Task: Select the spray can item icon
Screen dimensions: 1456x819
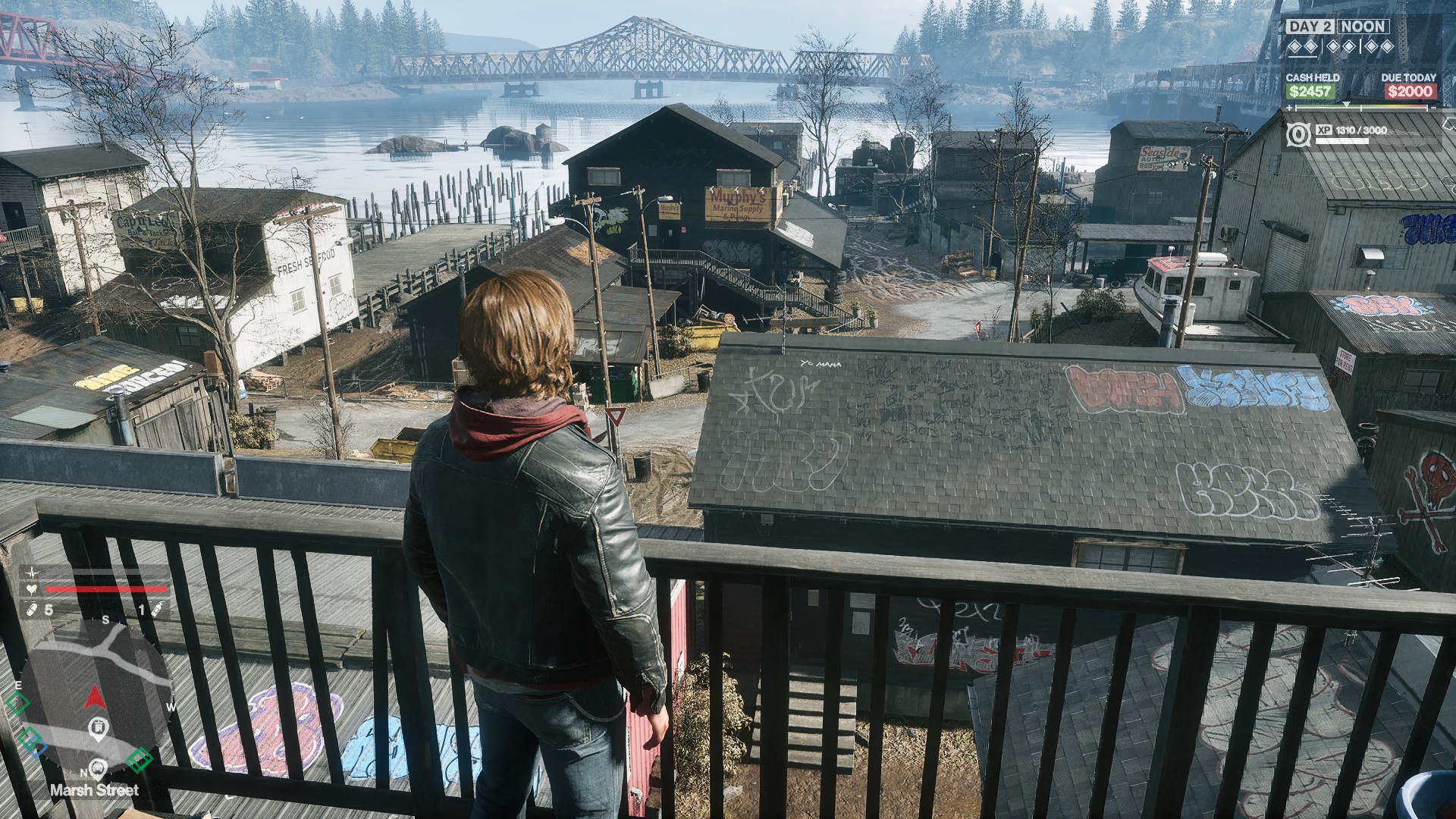Action: point(157,609)
